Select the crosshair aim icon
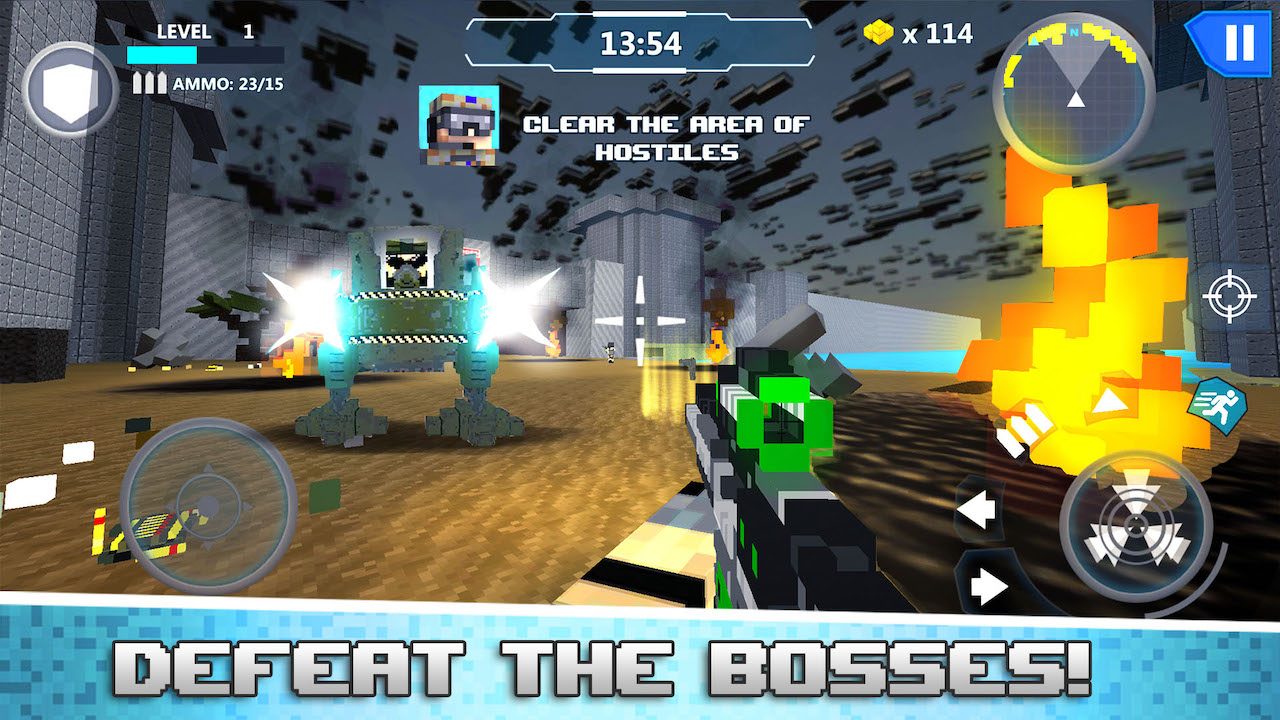 coord(1232,296)
